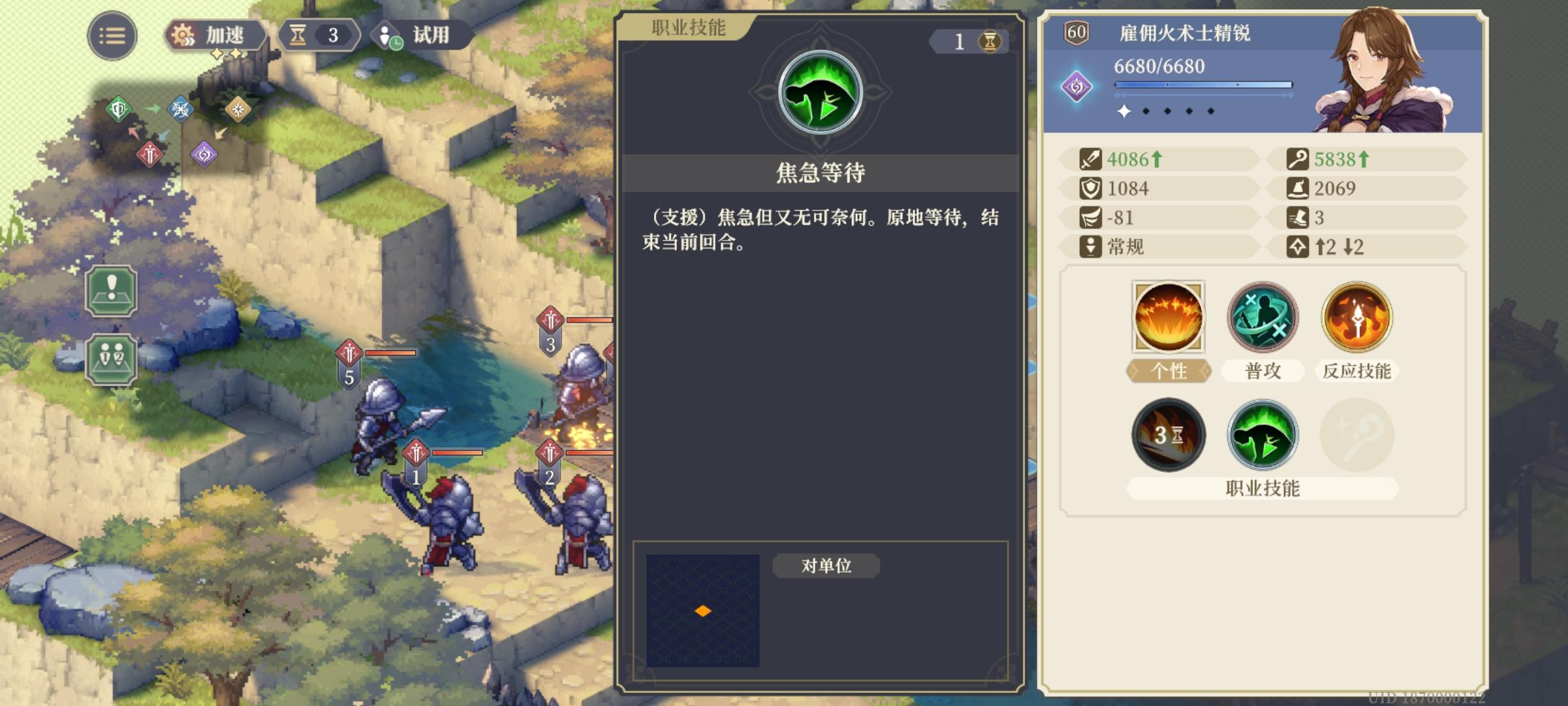1568x706 pixels.
Task: Open the hamburger menu at top left
Action: 112,34
